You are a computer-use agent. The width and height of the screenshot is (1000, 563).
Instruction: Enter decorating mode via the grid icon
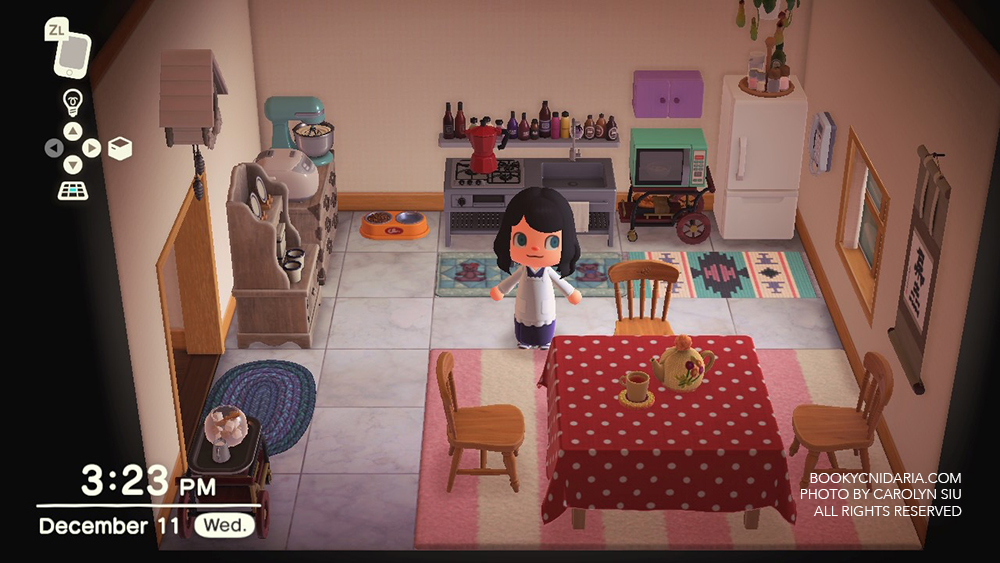point(72,190)
